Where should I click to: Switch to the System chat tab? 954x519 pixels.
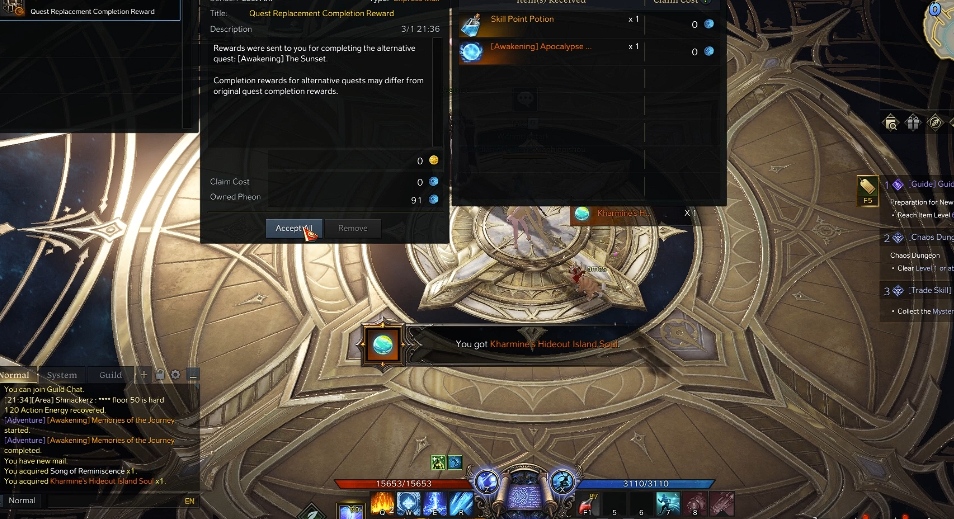tap(62, 375)
